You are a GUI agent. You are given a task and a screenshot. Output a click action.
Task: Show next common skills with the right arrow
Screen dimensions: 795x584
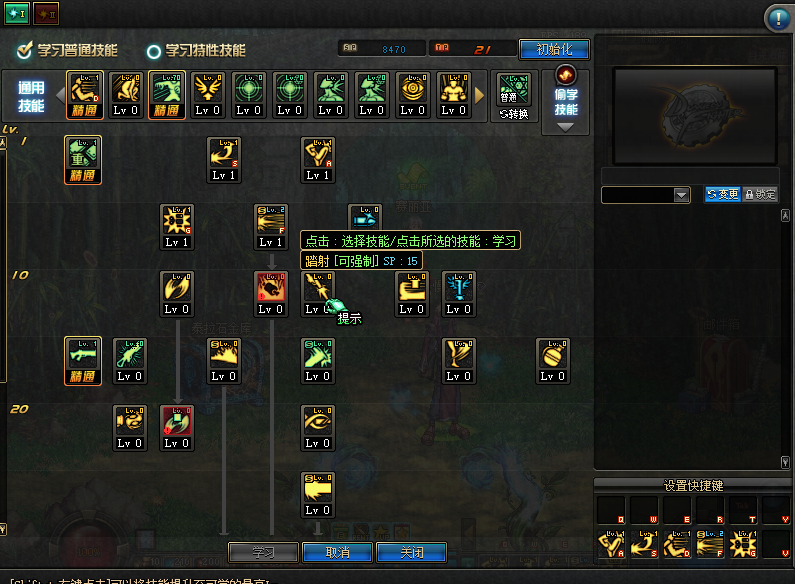[478, 94]
